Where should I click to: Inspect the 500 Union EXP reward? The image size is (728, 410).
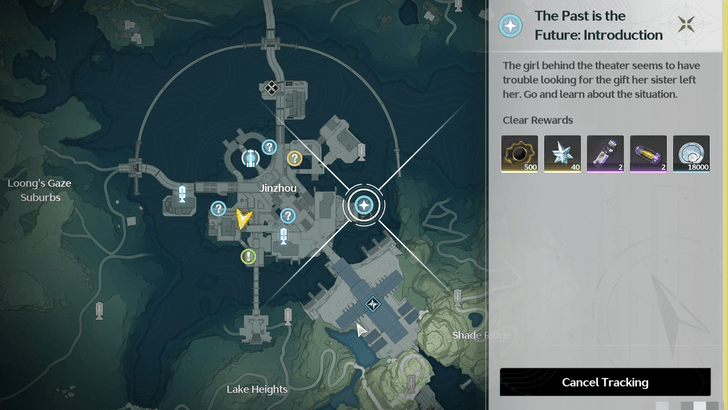point(519,154)
